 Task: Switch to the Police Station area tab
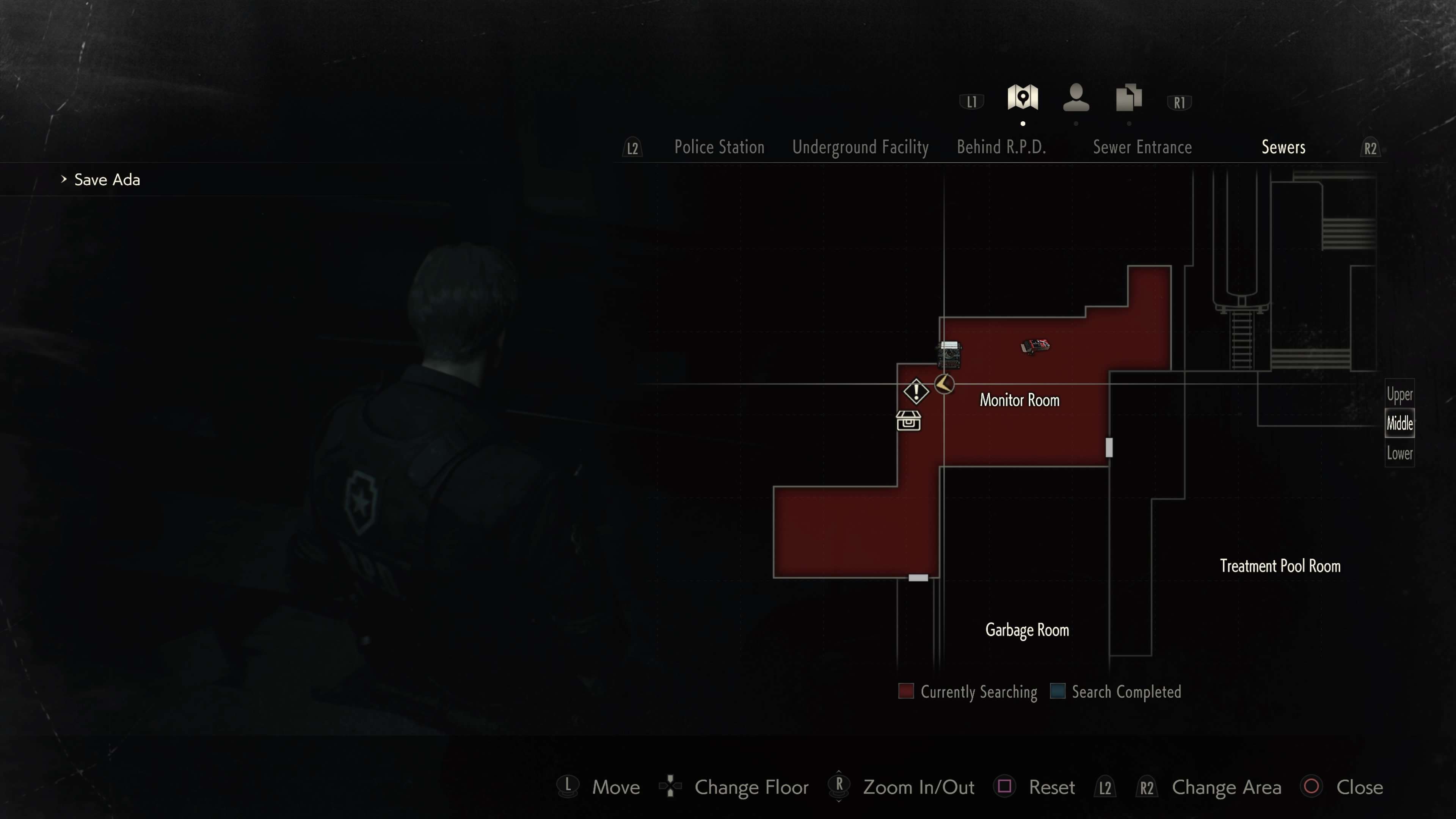click(x=719, y=147)
